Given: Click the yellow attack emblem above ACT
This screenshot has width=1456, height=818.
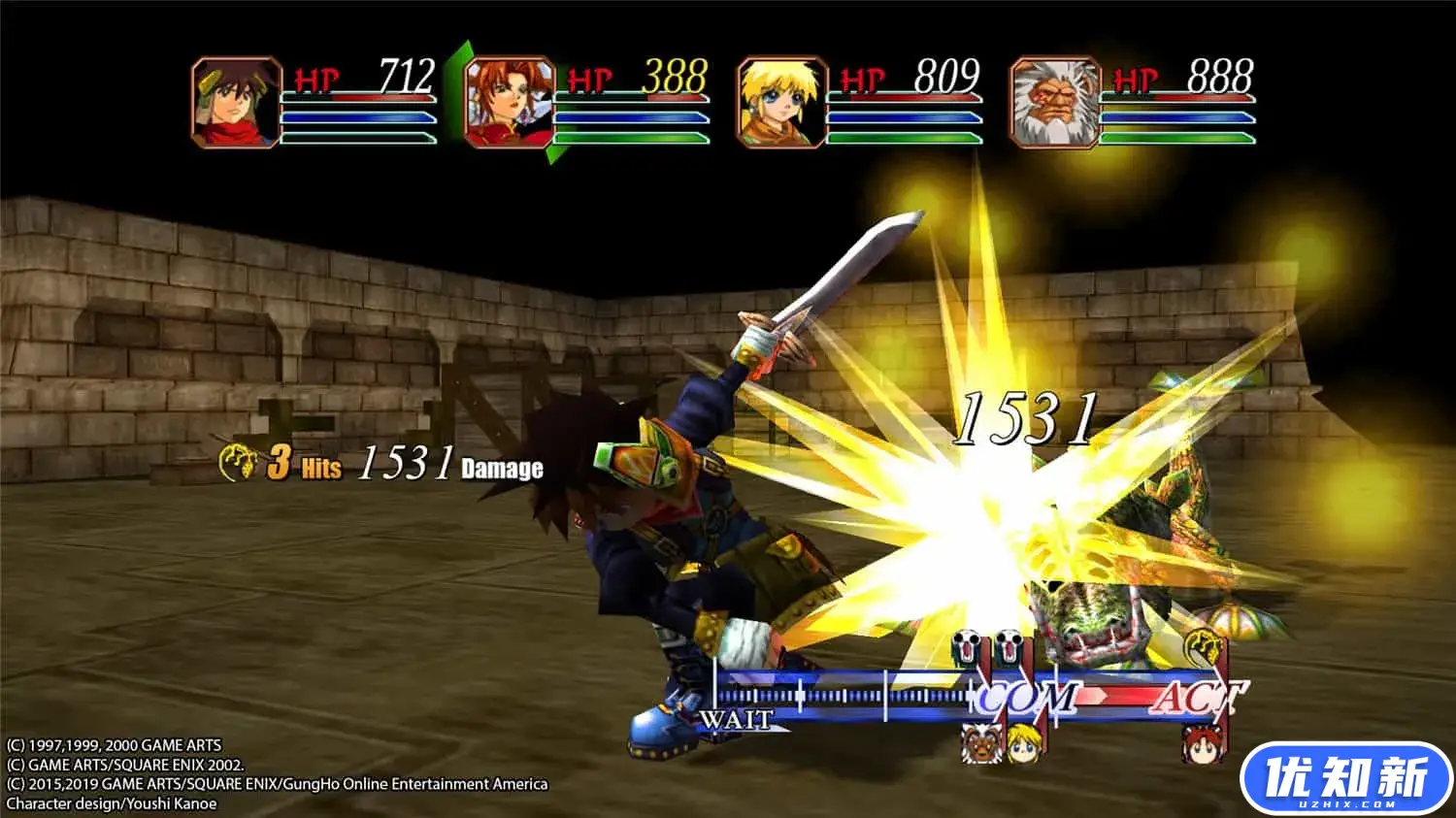Looking at the screenshot, I should tap(1203, 644).
